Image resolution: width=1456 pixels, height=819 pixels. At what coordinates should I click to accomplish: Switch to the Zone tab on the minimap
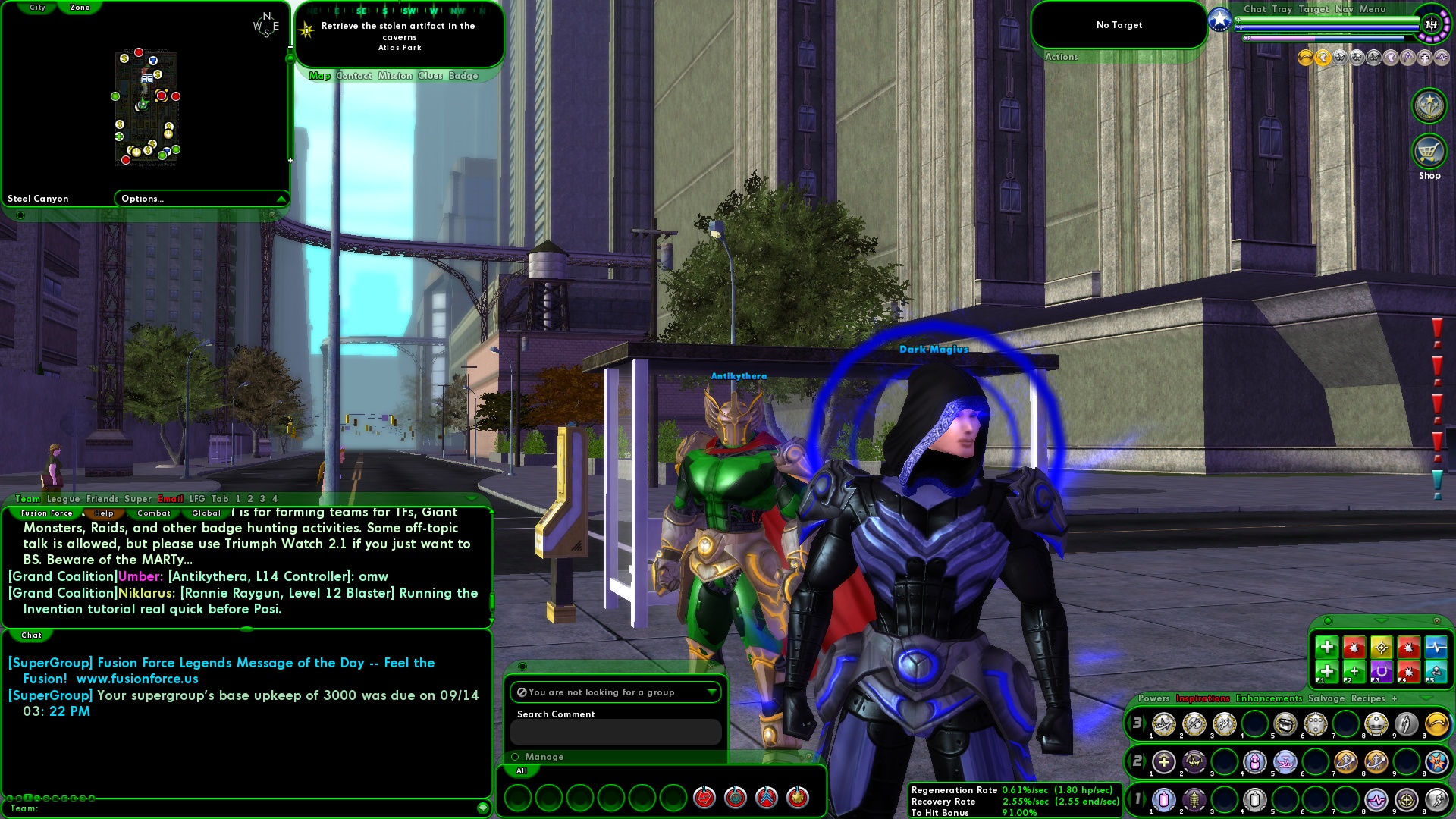pos(79,7)
